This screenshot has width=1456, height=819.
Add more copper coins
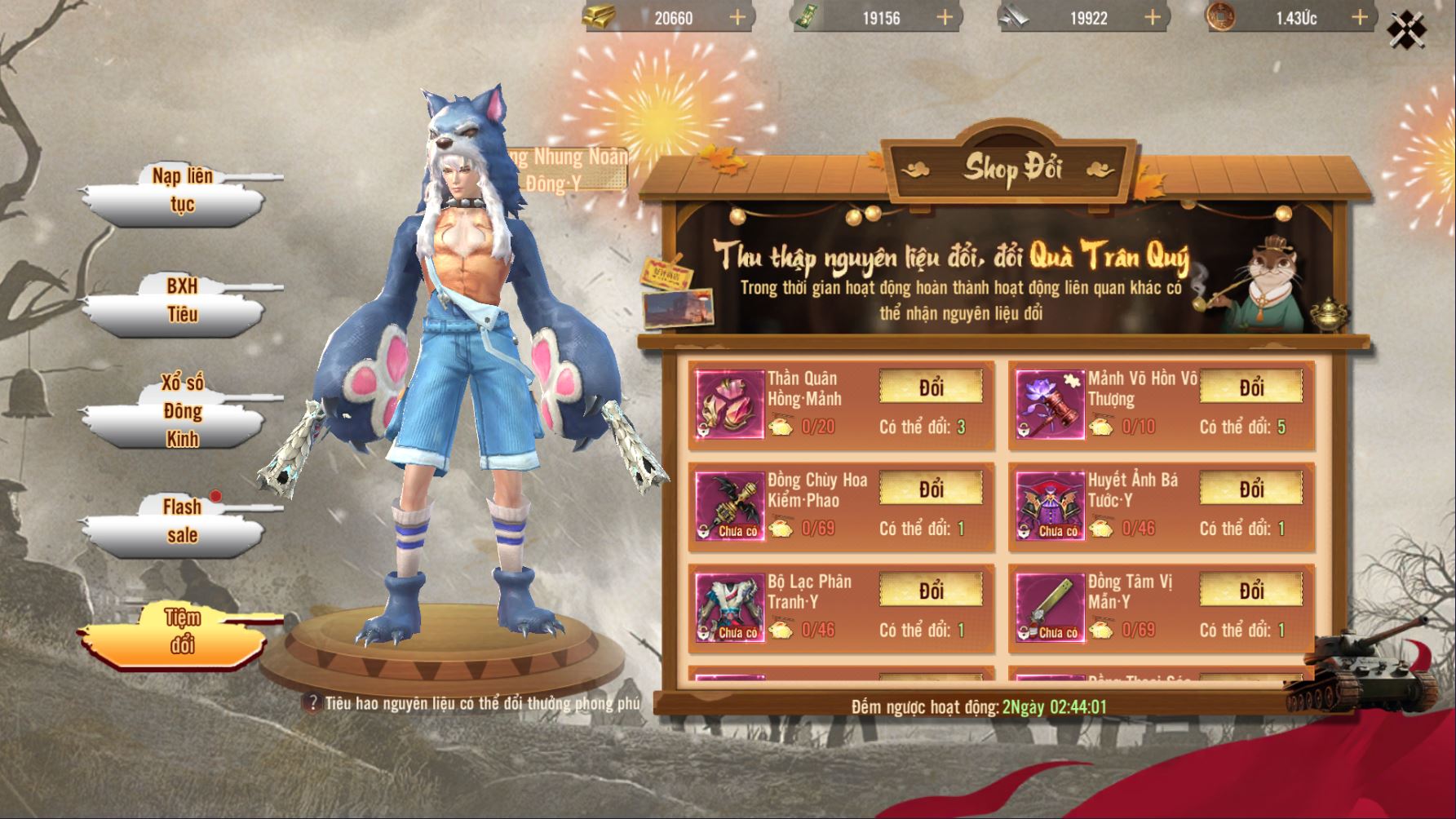pos(1359,17)
